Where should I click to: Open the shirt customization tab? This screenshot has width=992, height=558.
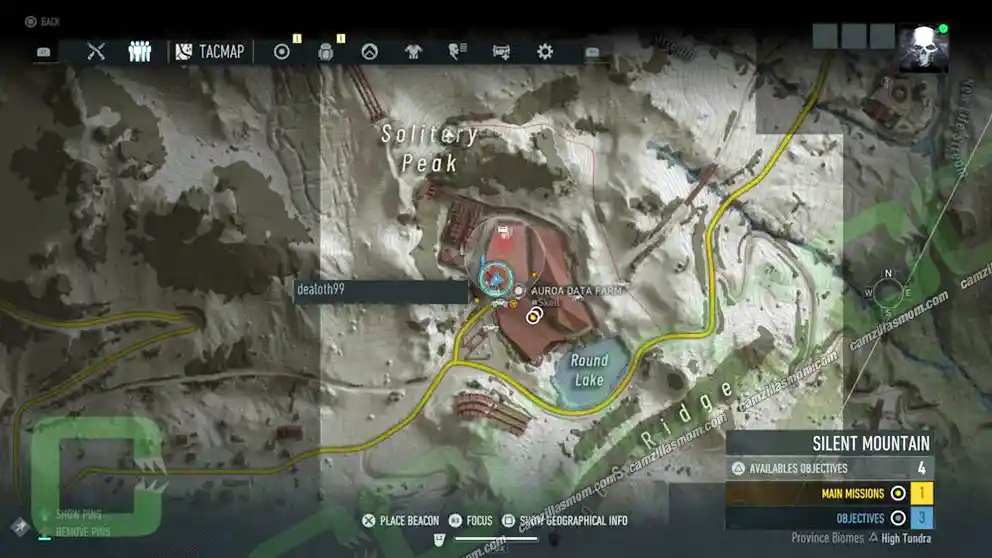(x=414, y=51)
